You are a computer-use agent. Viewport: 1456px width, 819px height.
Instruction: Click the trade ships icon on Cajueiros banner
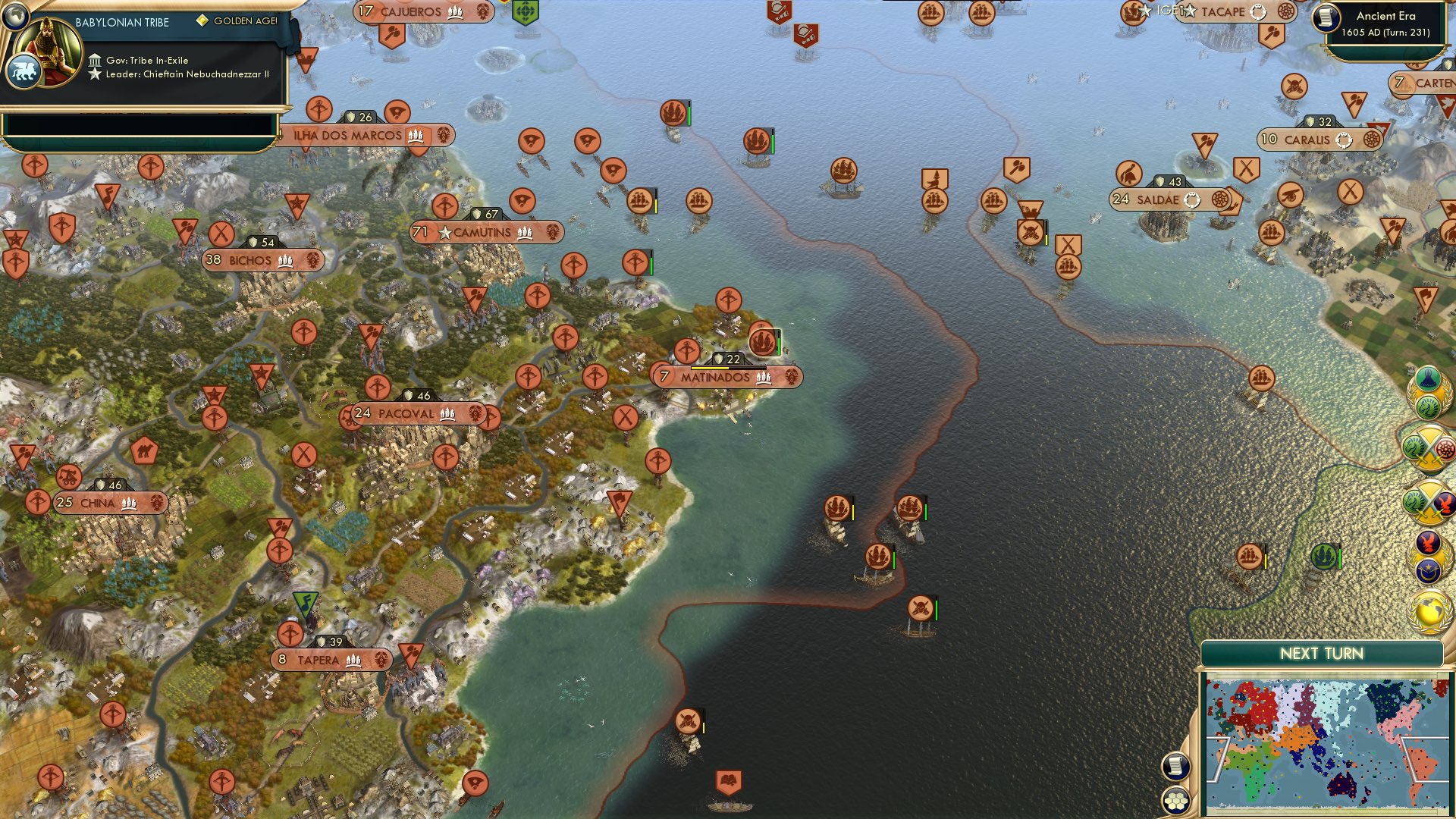click(454, 12)
